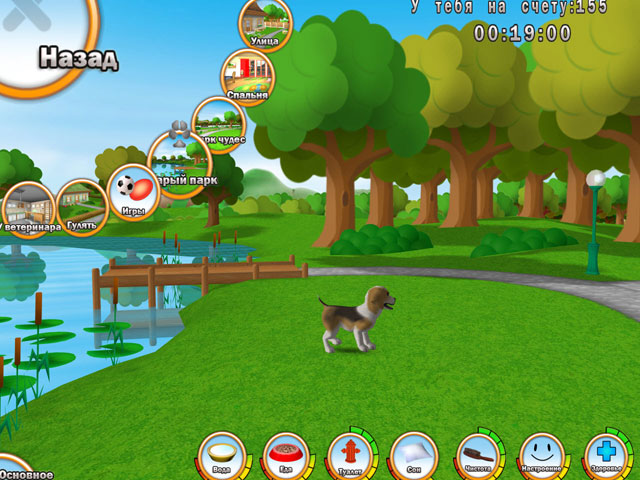Click the Чистота brush icon

[x=479, y=455]
